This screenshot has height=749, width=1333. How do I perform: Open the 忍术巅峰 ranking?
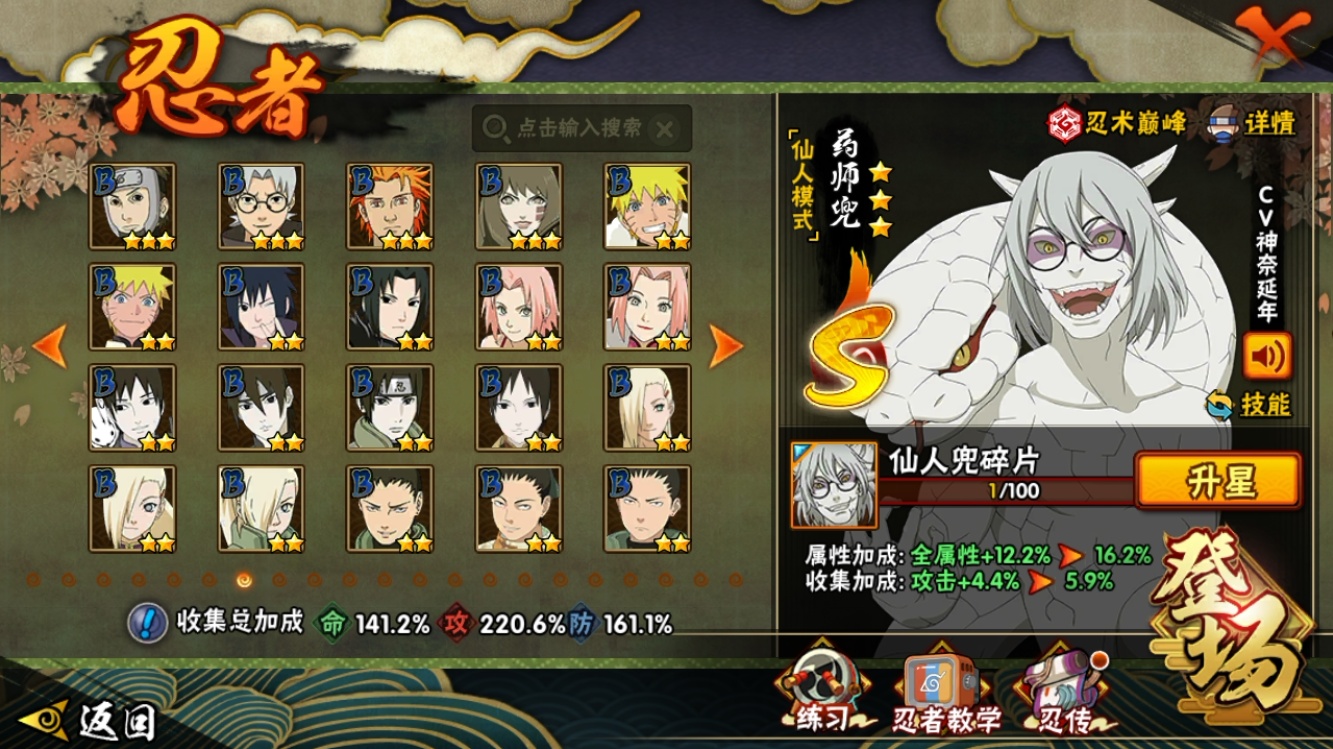coord(1117,123)
